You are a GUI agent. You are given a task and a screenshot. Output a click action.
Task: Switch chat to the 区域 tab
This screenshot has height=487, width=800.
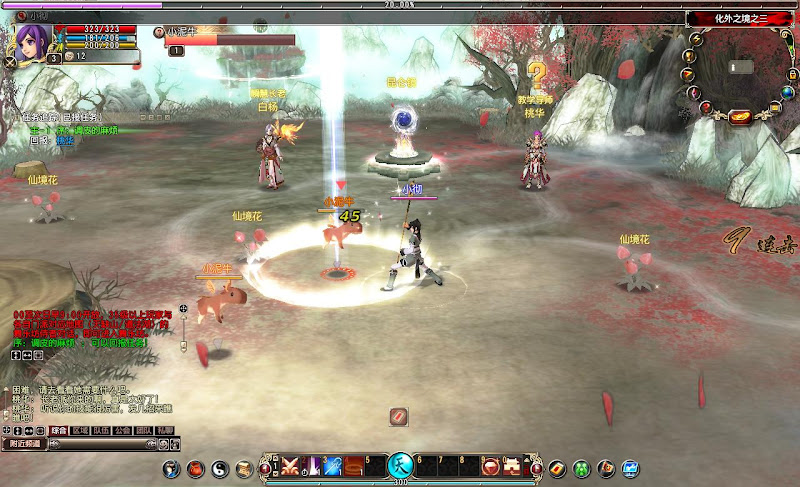[x=81, y=431]
